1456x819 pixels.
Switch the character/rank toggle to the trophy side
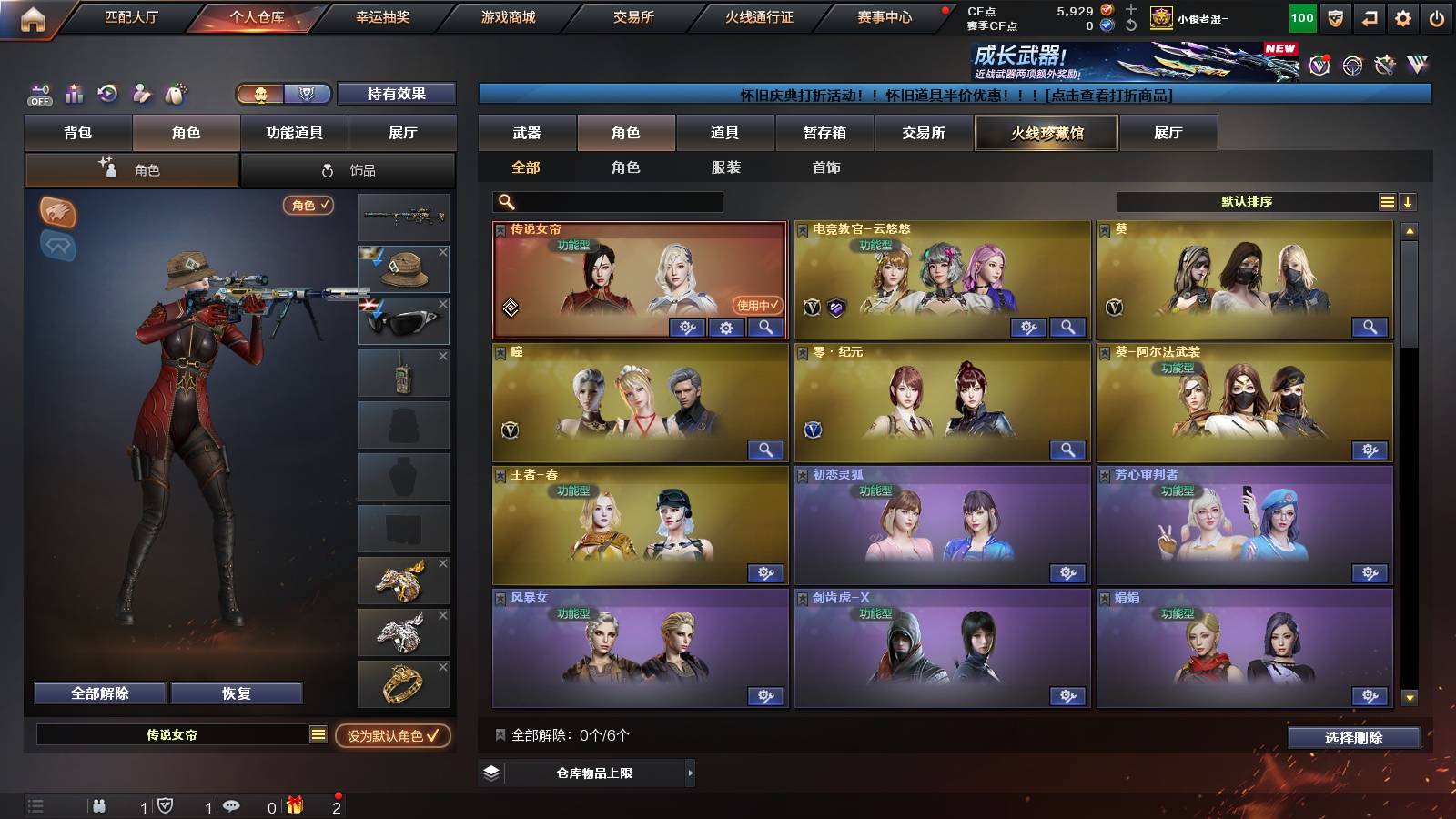point(308,94)
